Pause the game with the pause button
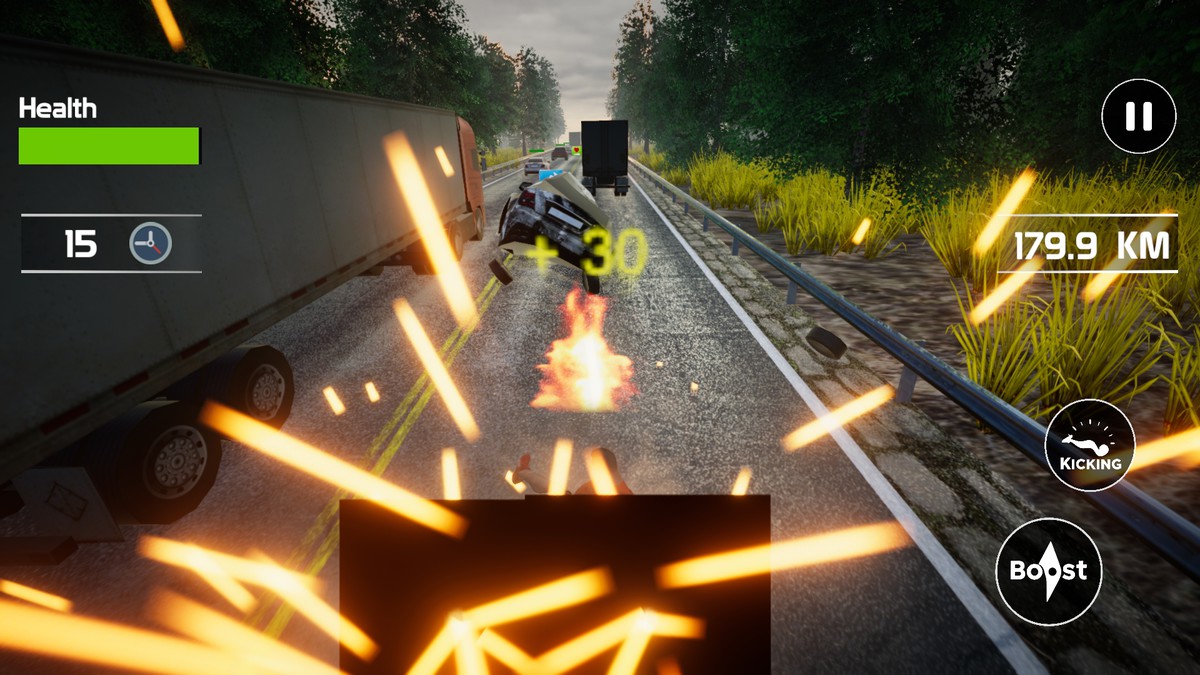 click(x=1138, y=116)
